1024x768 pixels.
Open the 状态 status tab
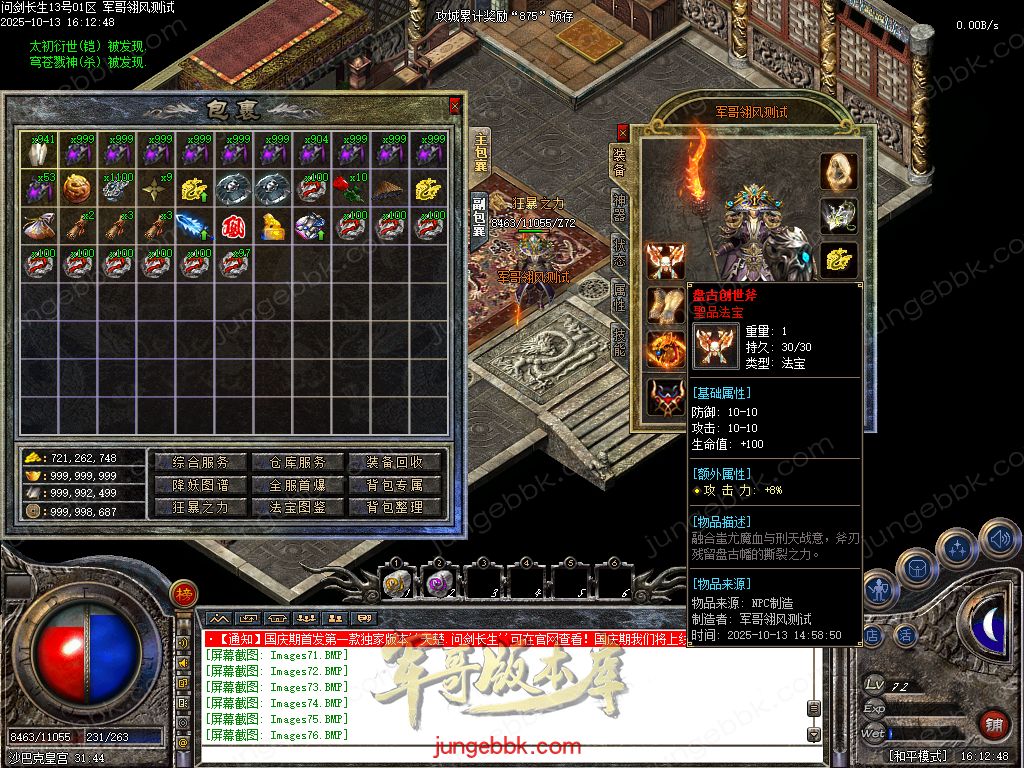[x=620, y=250]
